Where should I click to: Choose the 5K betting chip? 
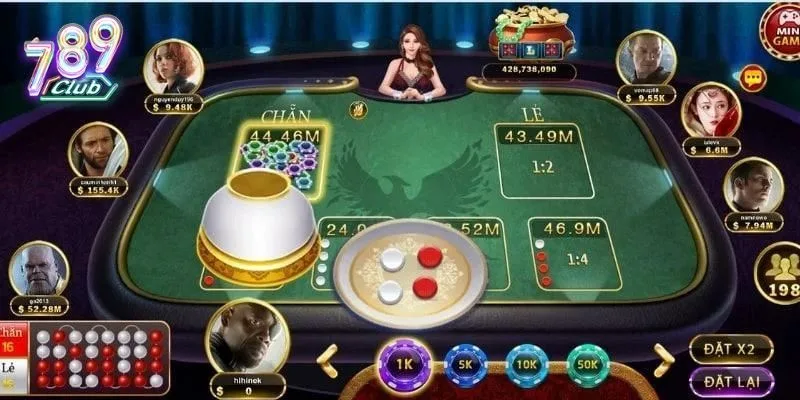click(x=465, y=365)
